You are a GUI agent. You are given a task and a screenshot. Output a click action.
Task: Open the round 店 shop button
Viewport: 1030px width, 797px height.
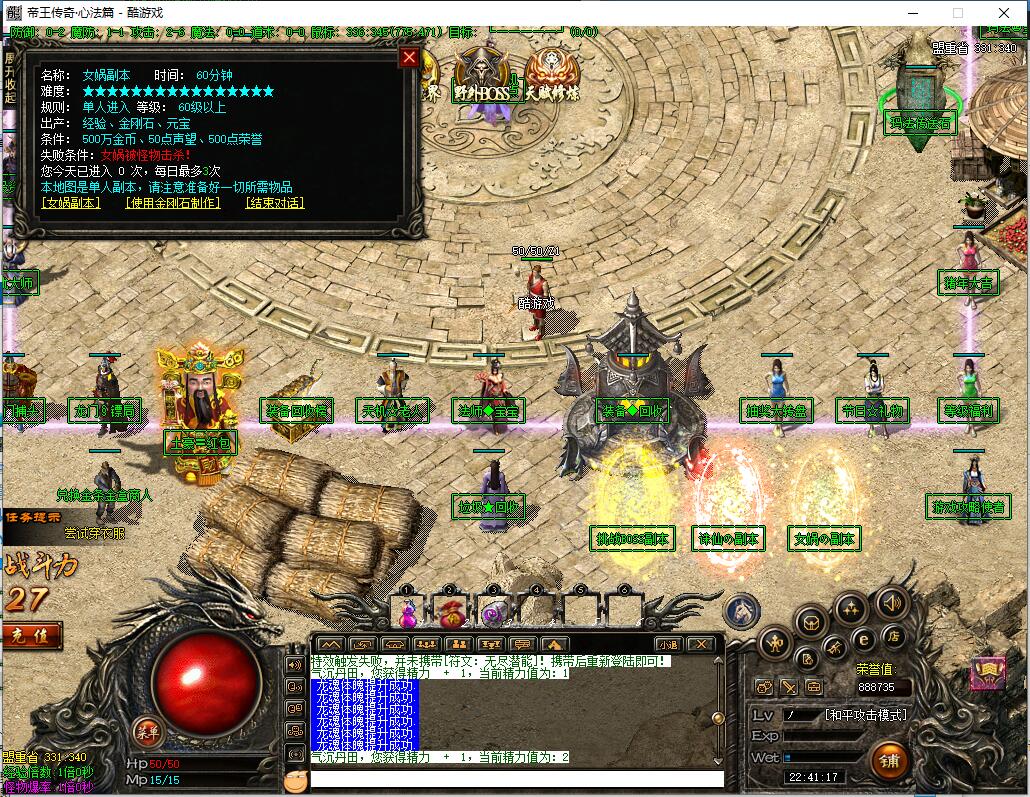pos(892,636)
